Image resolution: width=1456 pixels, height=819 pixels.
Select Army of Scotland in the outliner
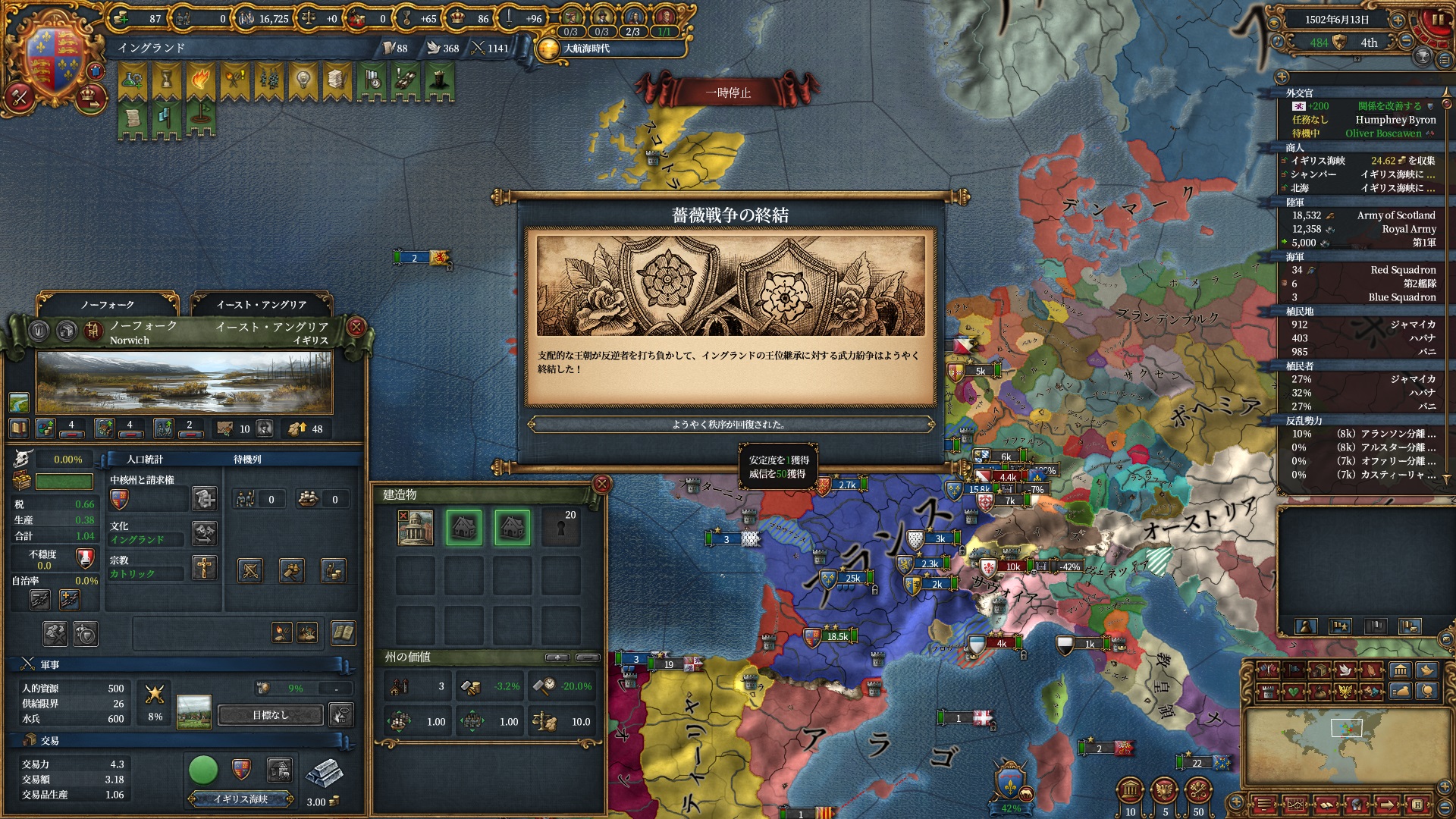1363,215
